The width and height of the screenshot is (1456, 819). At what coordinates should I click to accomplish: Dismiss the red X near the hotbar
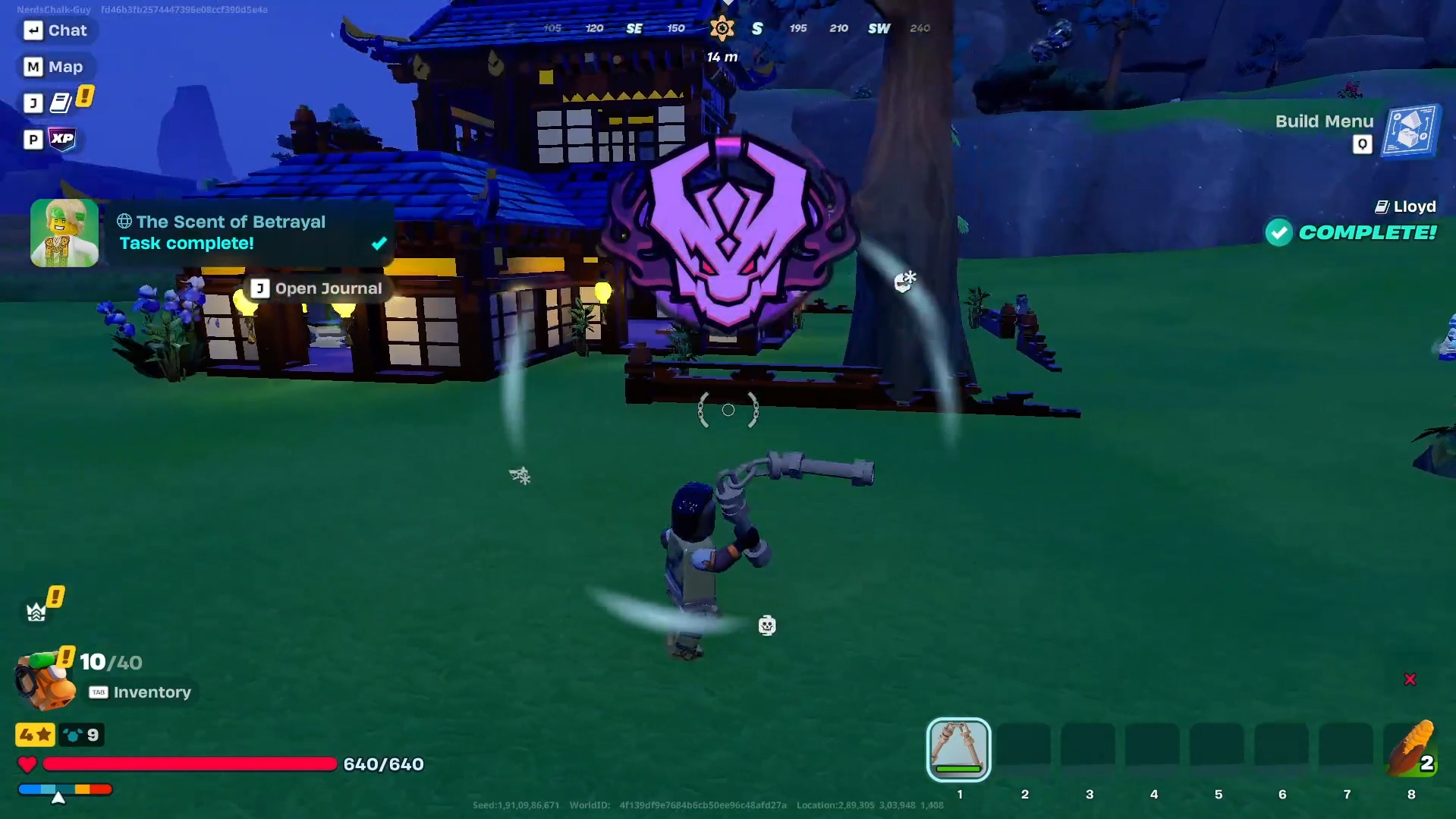tap(1410, 679)
